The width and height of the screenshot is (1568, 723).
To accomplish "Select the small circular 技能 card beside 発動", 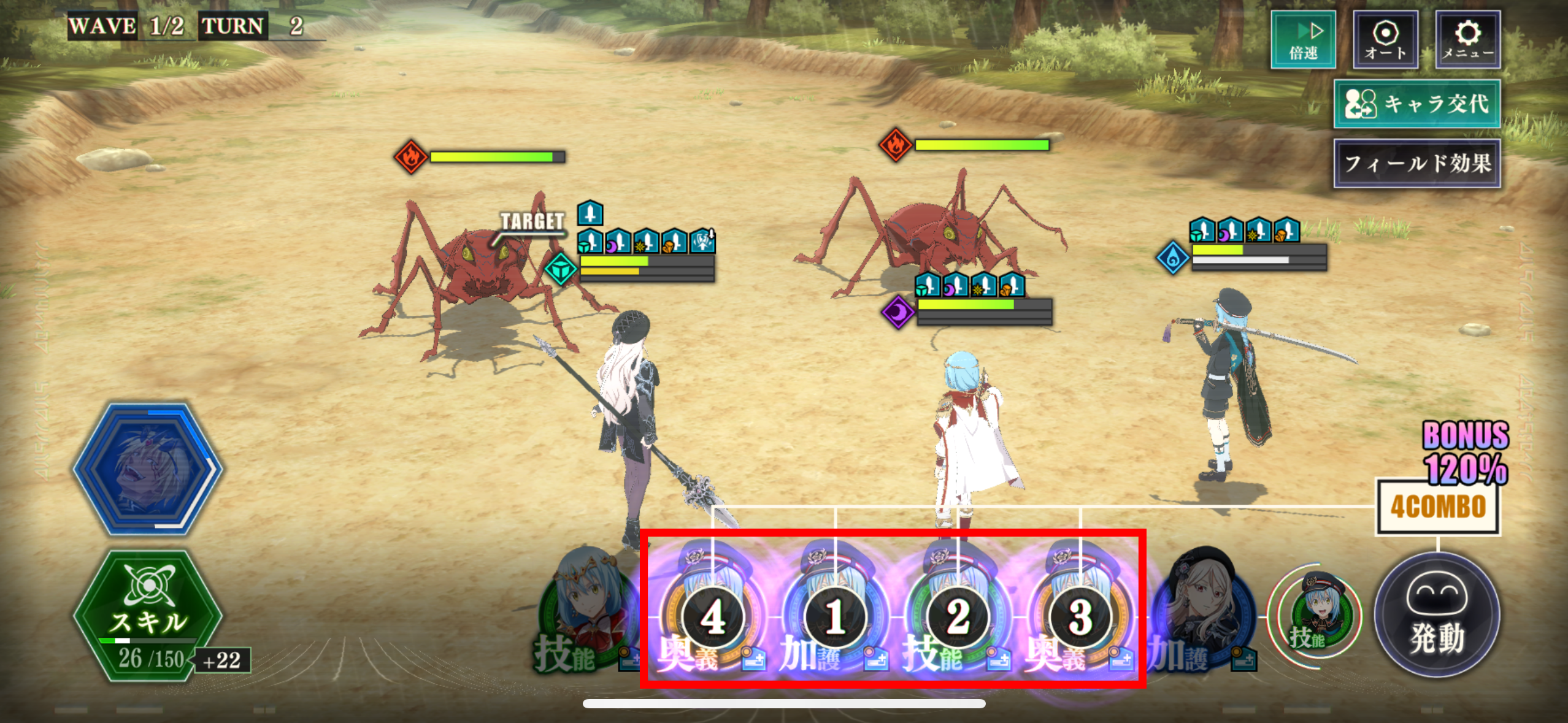I will (x=1315, y=616).
